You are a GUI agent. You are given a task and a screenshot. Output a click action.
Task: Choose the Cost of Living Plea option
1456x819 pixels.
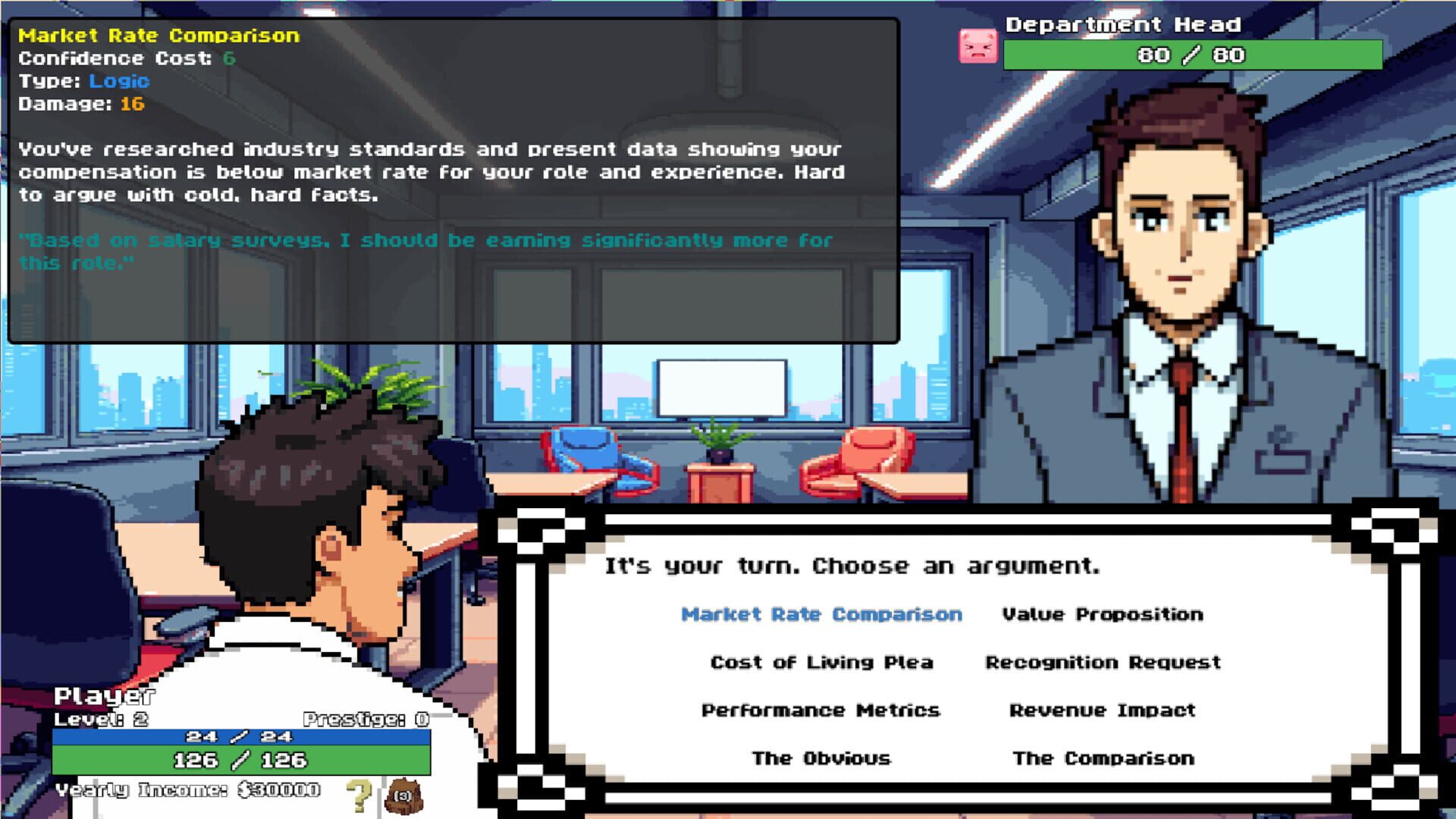[x=821, y=662]
